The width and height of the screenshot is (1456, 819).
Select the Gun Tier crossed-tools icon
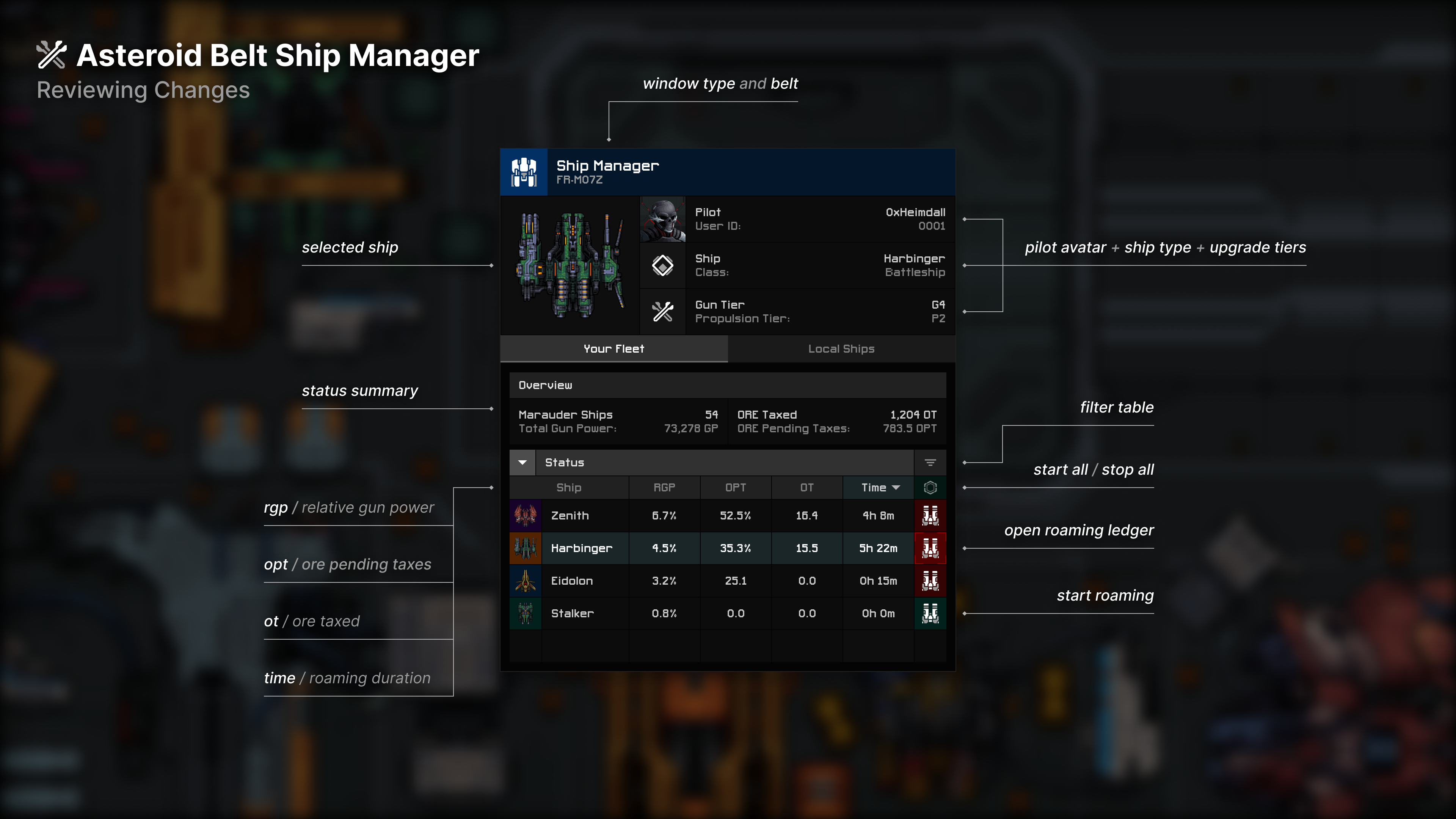click(662, 311)
